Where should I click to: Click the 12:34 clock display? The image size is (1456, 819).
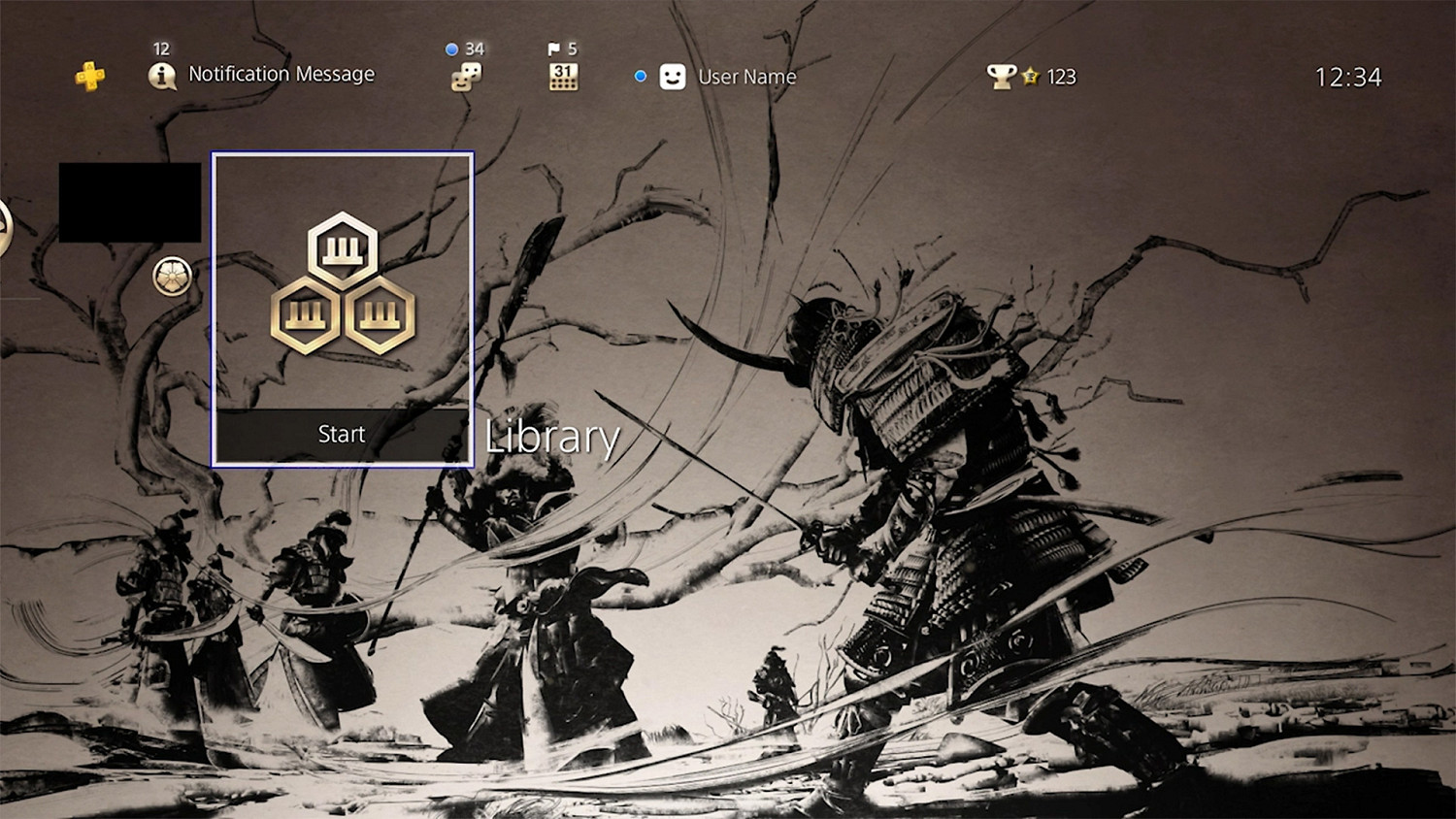click(1349, 77)
